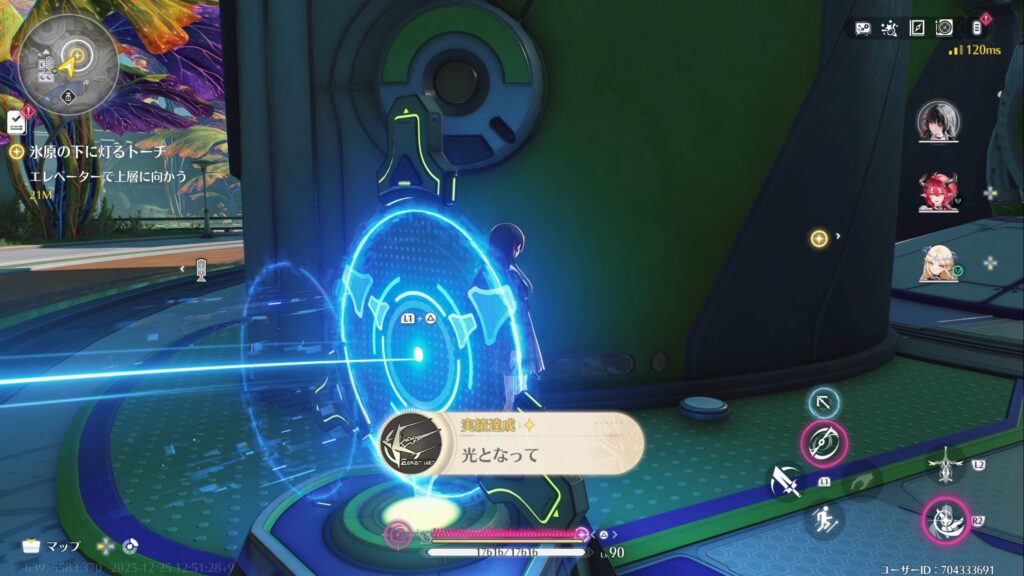This screenshot has height=576, width=1024.
Task: Open the terminal icon with red alert badge
Action: tap(976, 28)
